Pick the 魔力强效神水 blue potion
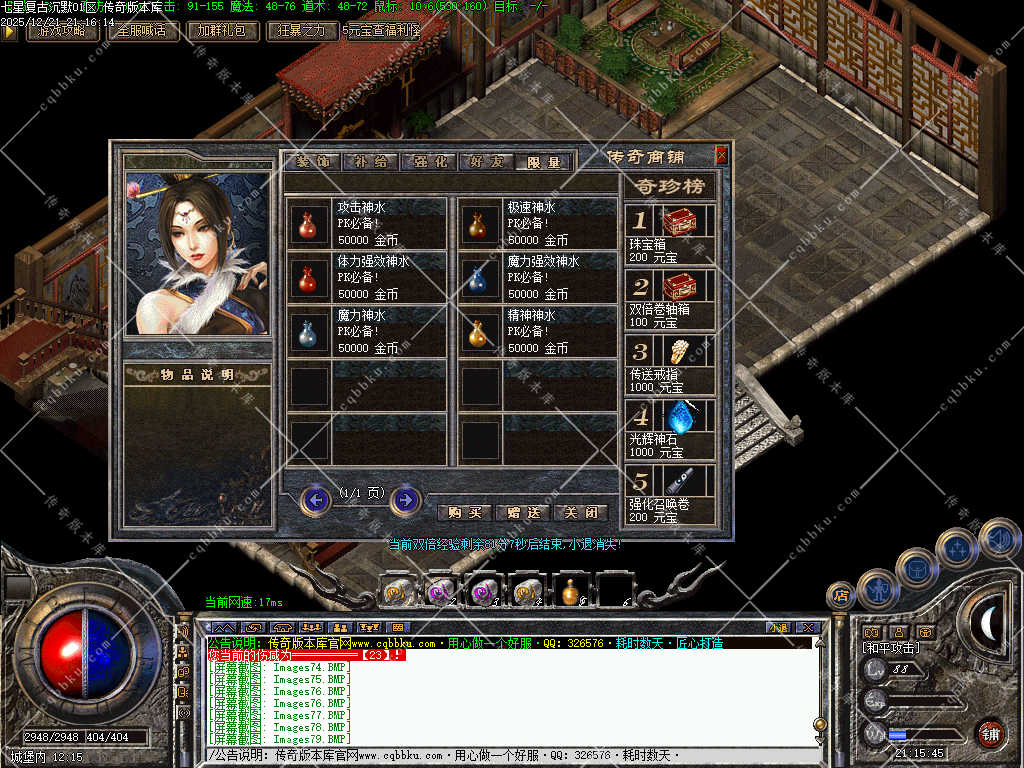Screen dimensions: 1024x768 pyautogui.click(x=478, y=278)
